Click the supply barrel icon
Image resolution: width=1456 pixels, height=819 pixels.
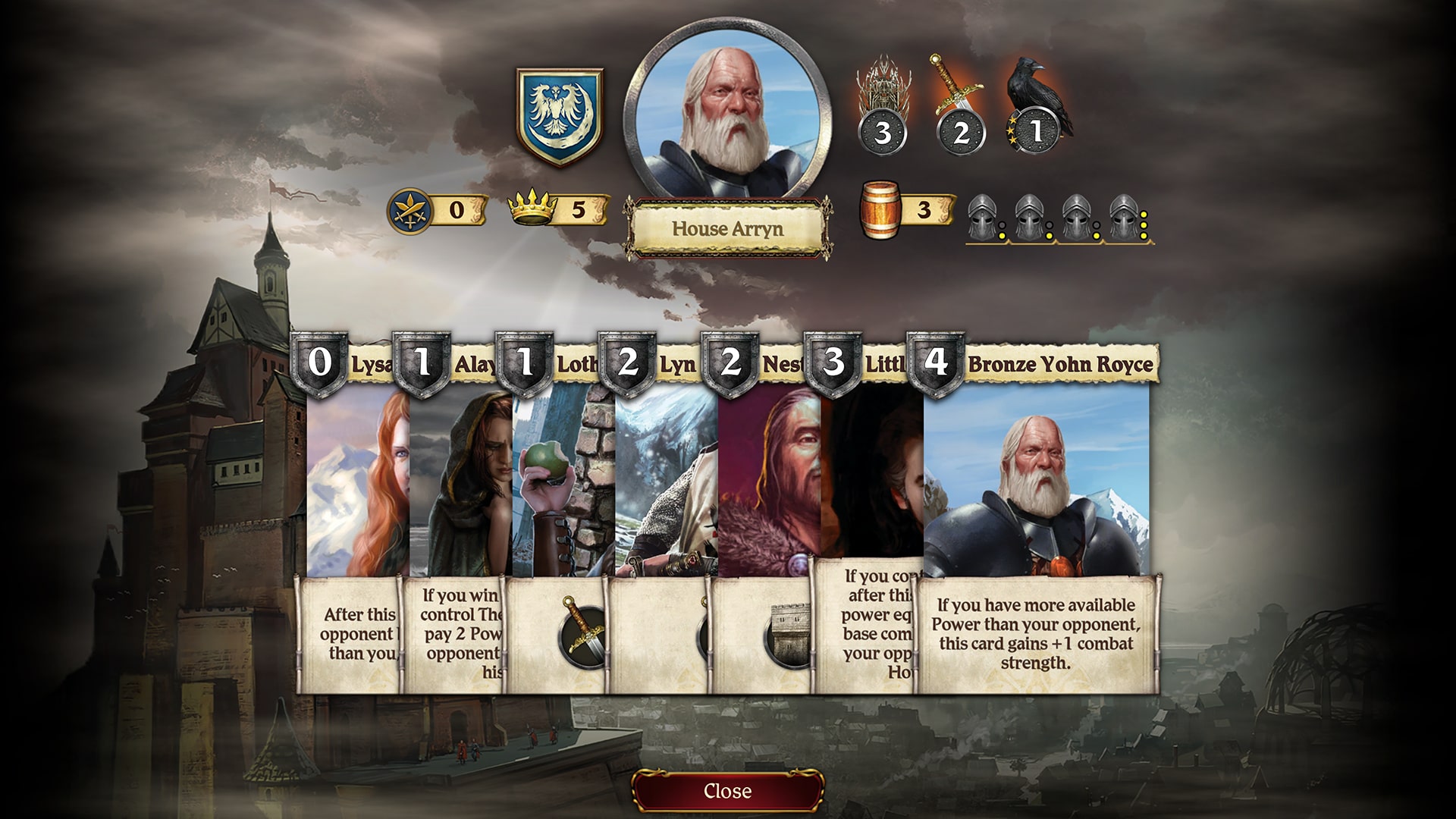[x=880, y=209]
